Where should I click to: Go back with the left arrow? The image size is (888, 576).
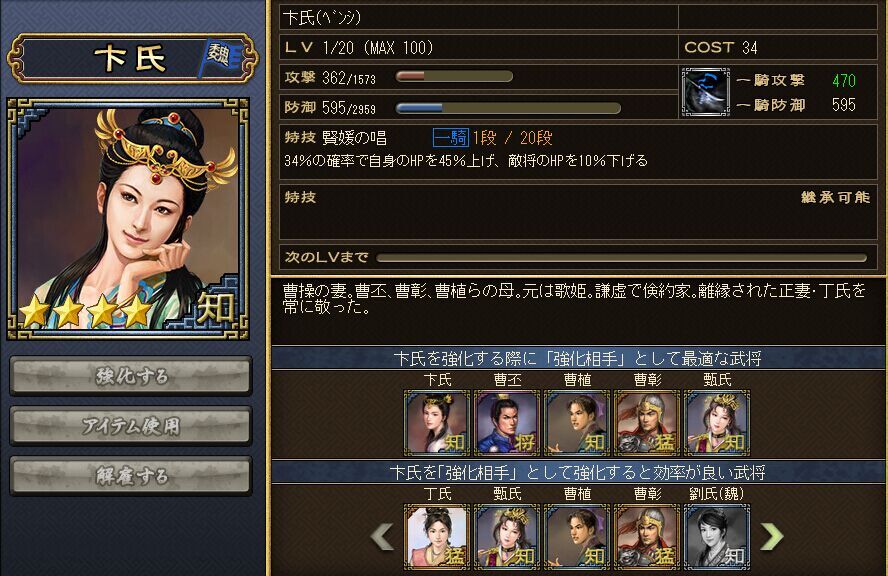383,537
